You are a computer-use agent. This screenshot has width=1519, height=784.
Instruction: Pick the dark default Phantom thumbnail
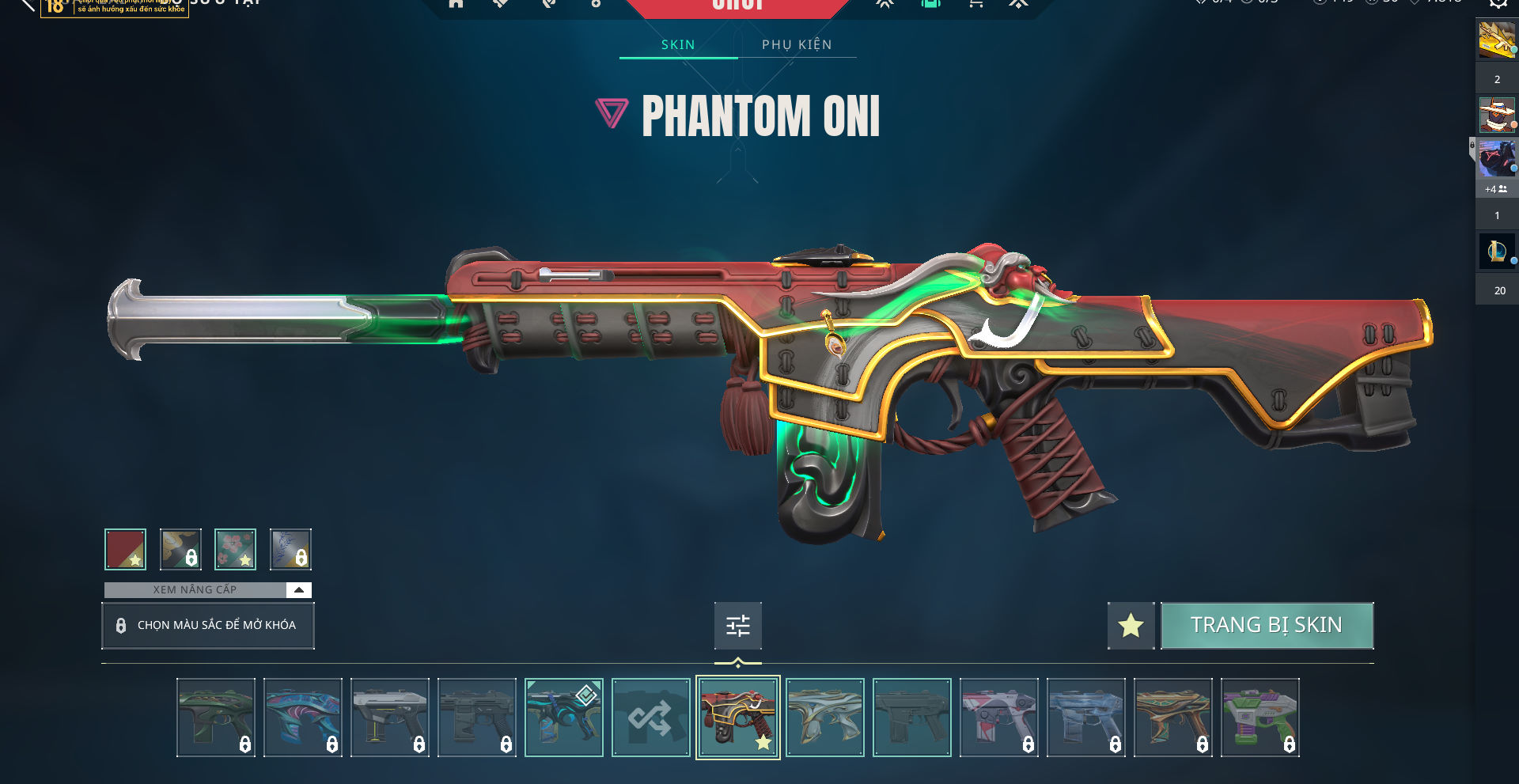coord(911,718)
